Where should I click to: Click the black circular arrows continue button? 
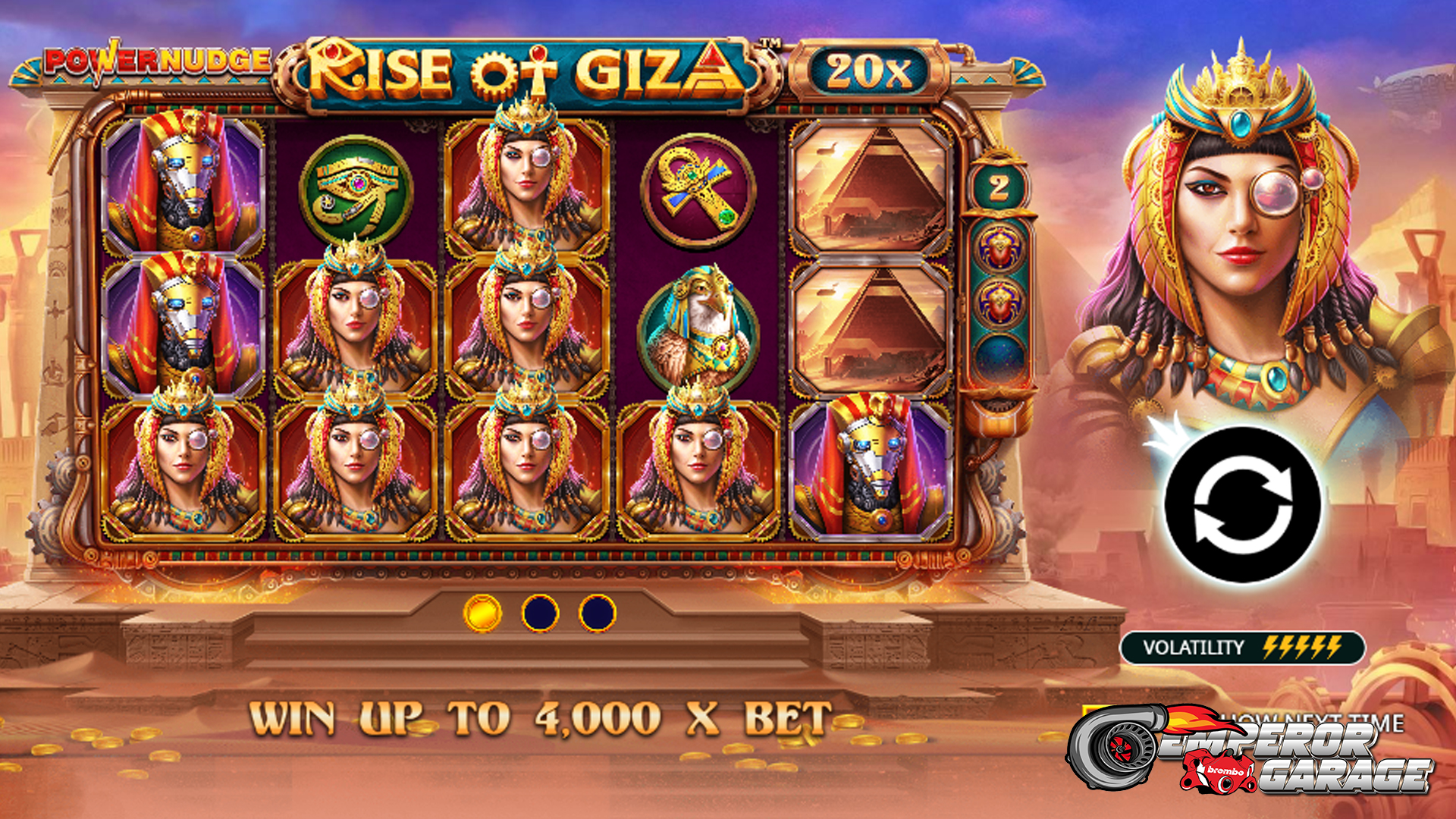coord(1242,504)
